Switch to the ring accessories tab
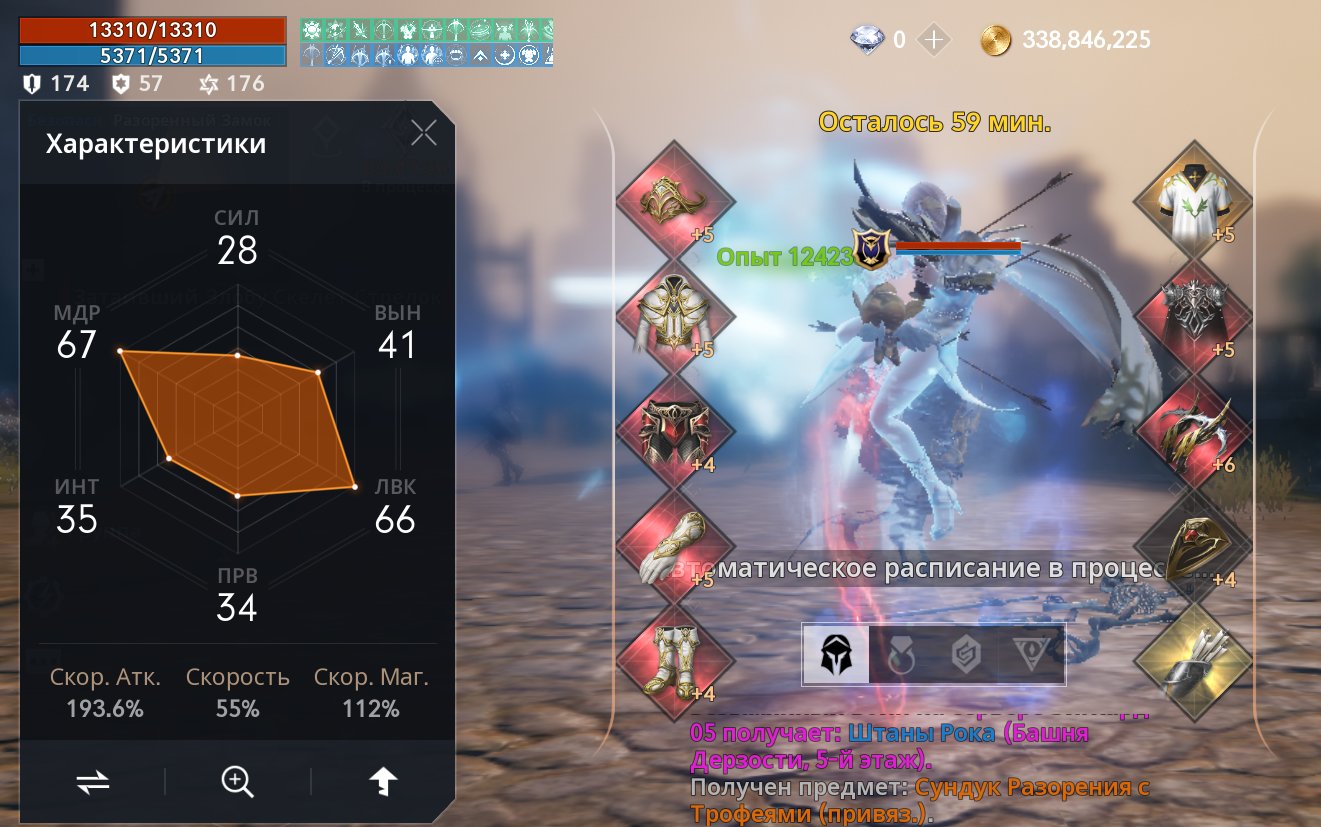Screen dimensions: 1321x827 [x=900, y=655]
